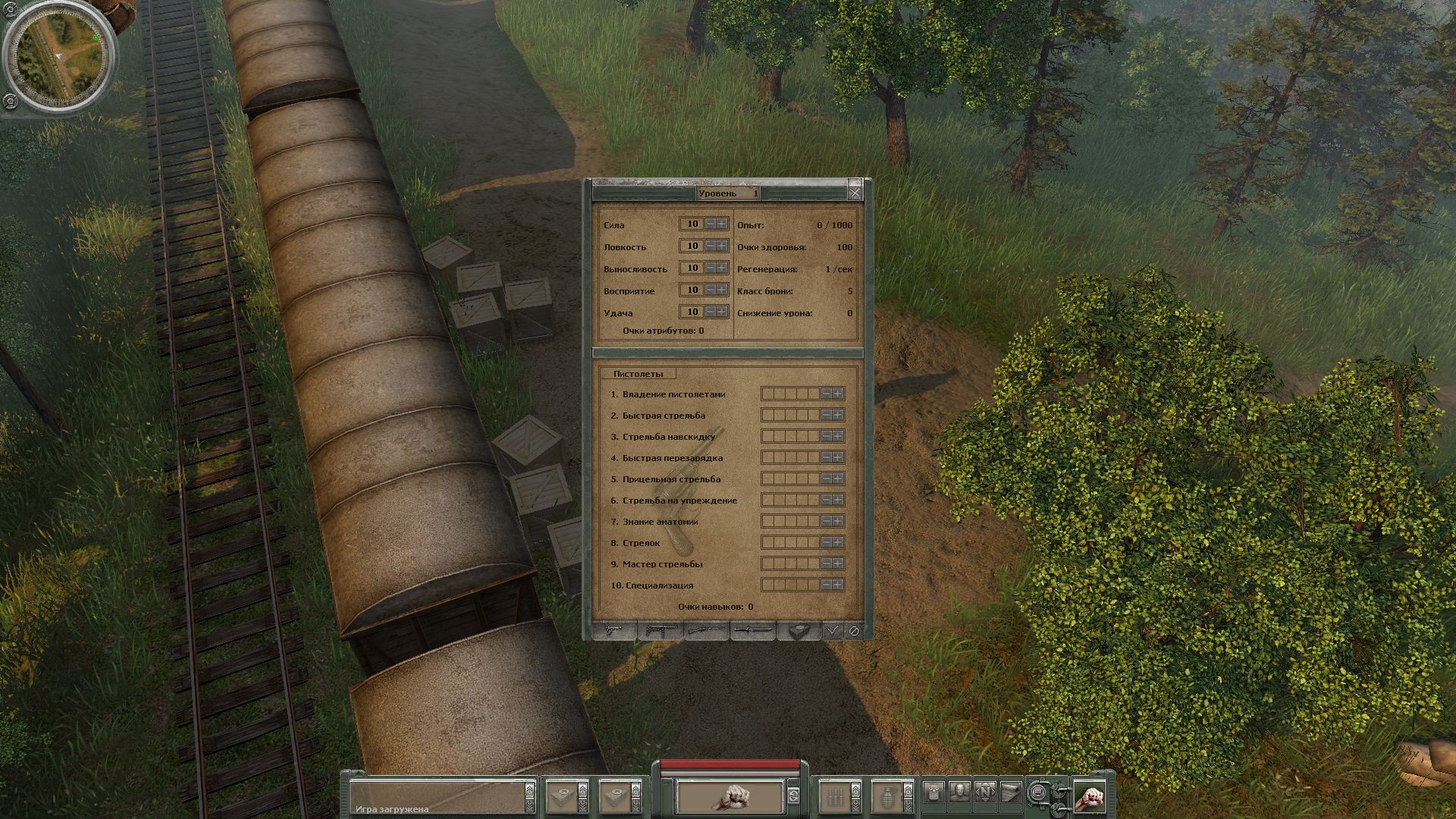Open the character portrait panel
Screen dimensions: 1456x819
(959, 792)
